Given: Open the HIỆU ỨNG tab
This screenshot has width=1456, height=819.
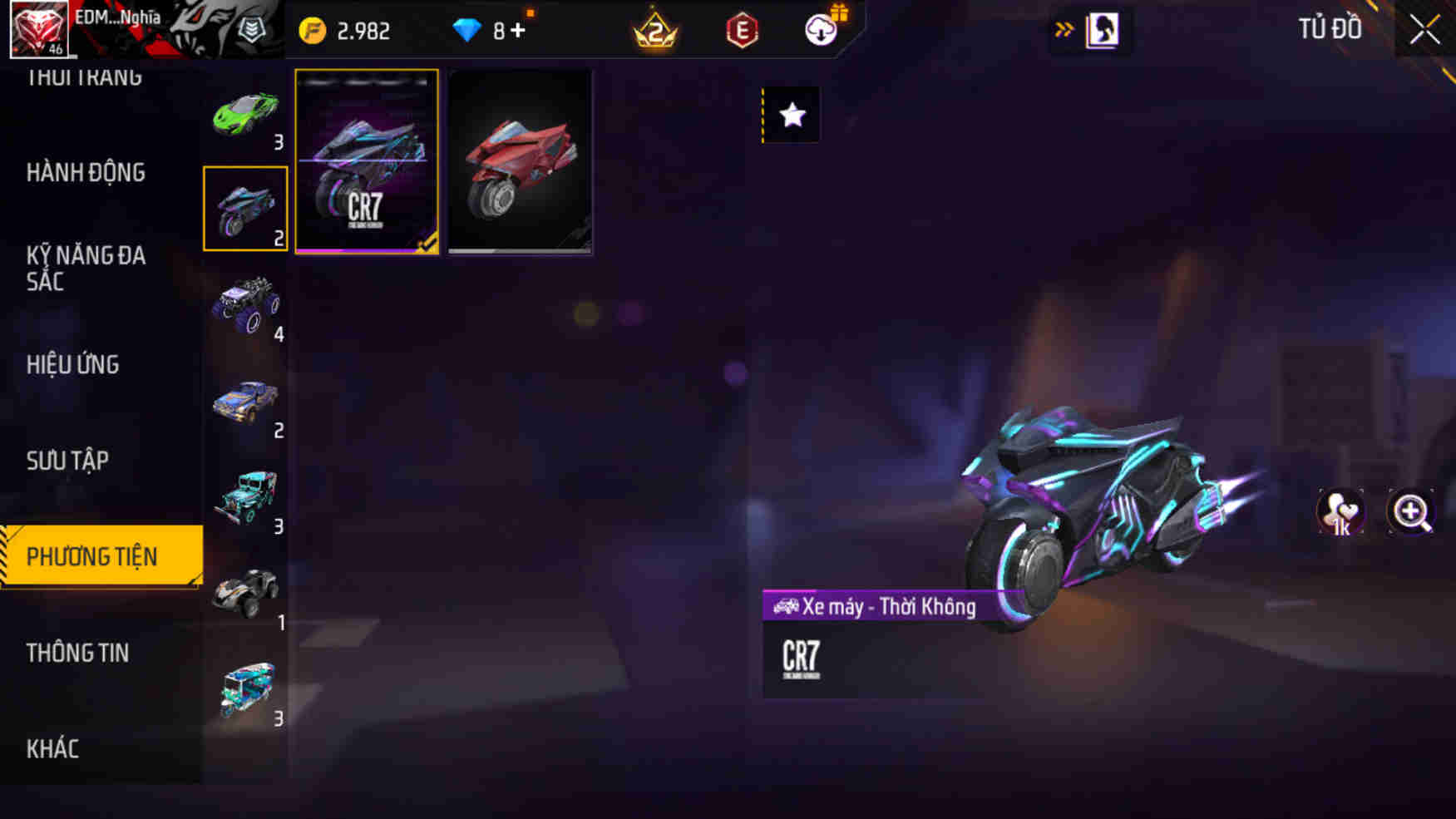Looking at the screenshot, I should pos(73,364).
